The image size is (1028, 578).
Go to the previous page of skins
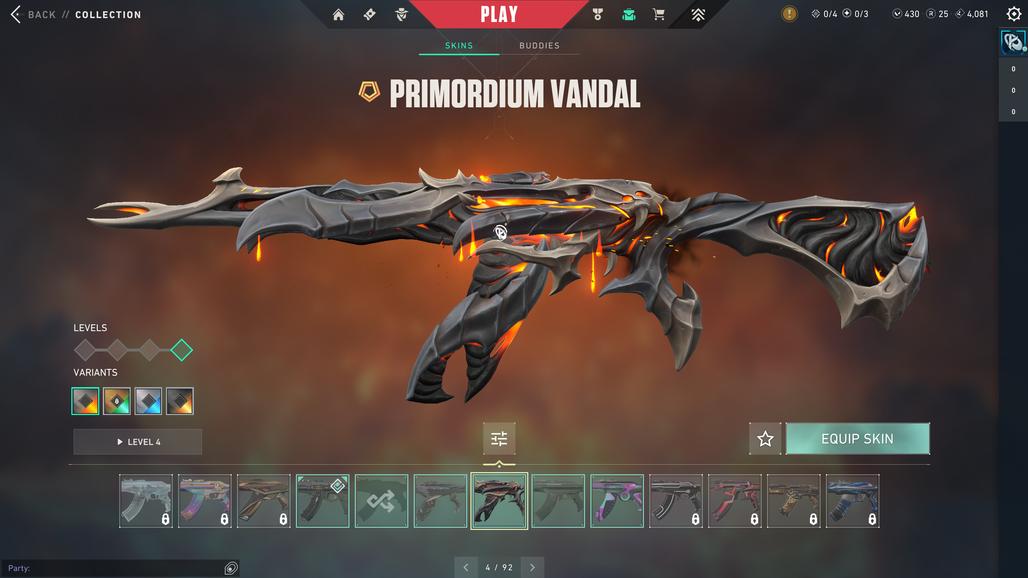[x=466, y=567]
